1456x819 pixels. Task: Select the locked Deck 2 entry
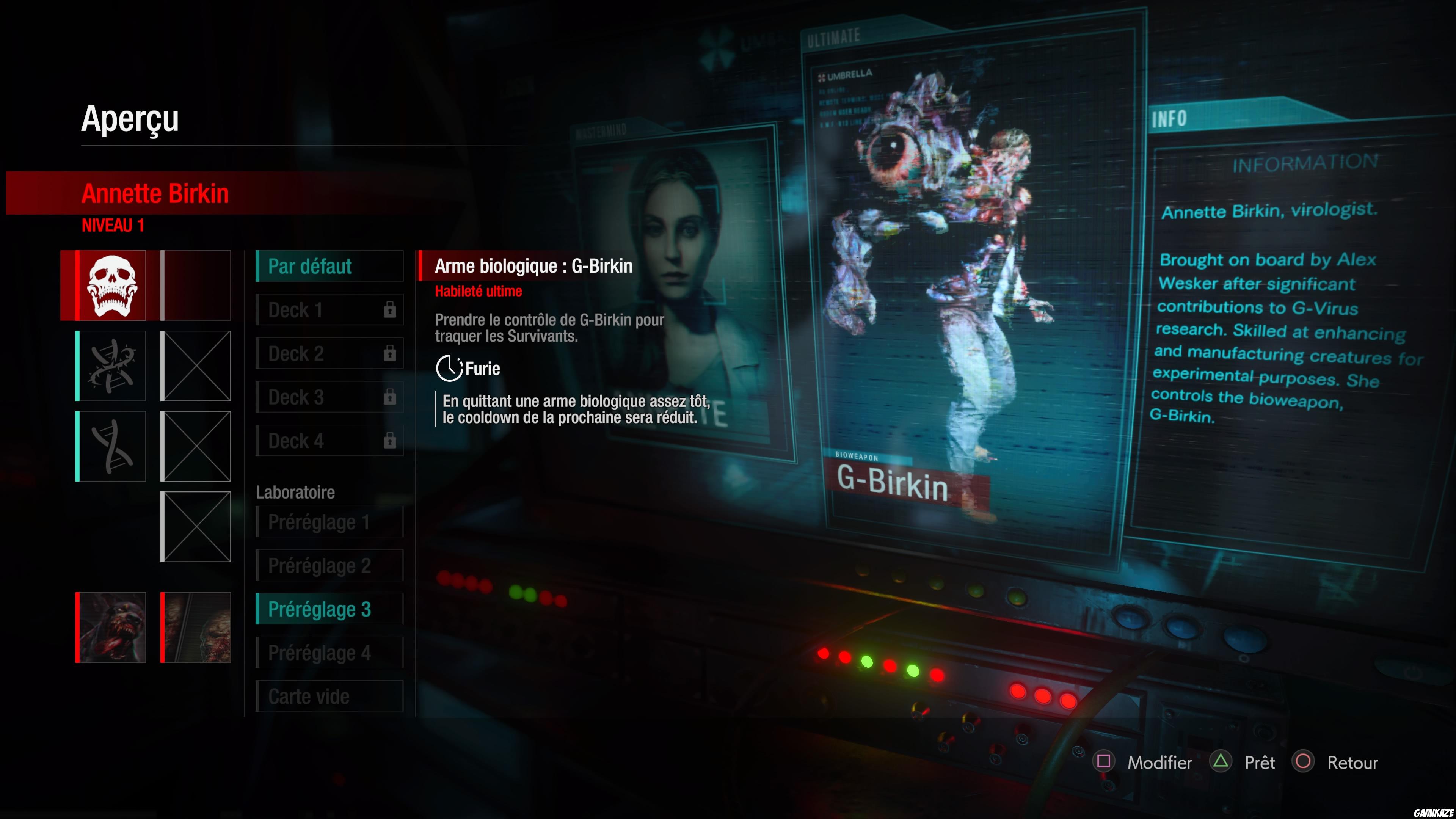pos(329,353)
